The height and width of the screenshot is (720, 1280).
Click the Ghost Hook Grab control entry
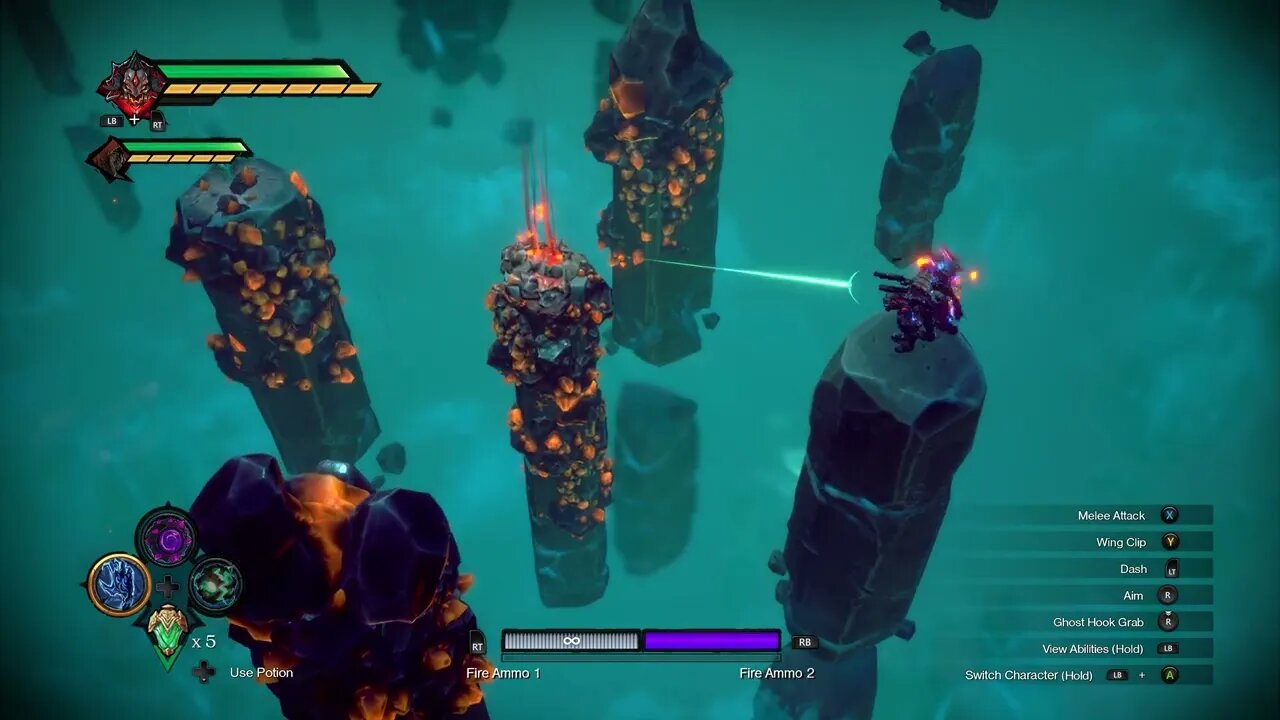click(1098, 622)
